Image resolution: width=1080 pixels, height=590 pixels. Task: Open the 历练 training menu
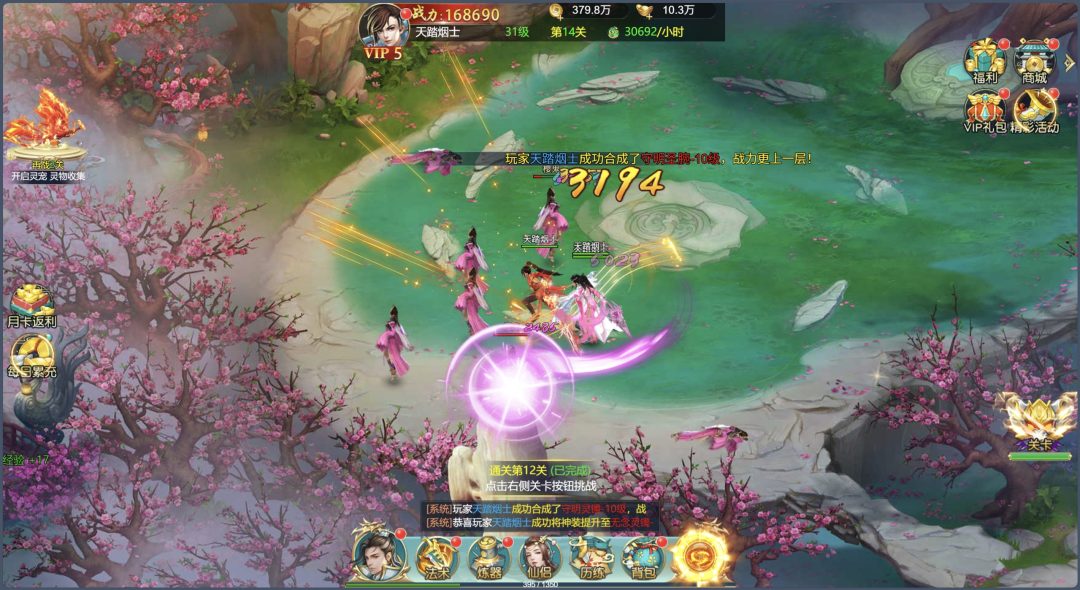590,557
